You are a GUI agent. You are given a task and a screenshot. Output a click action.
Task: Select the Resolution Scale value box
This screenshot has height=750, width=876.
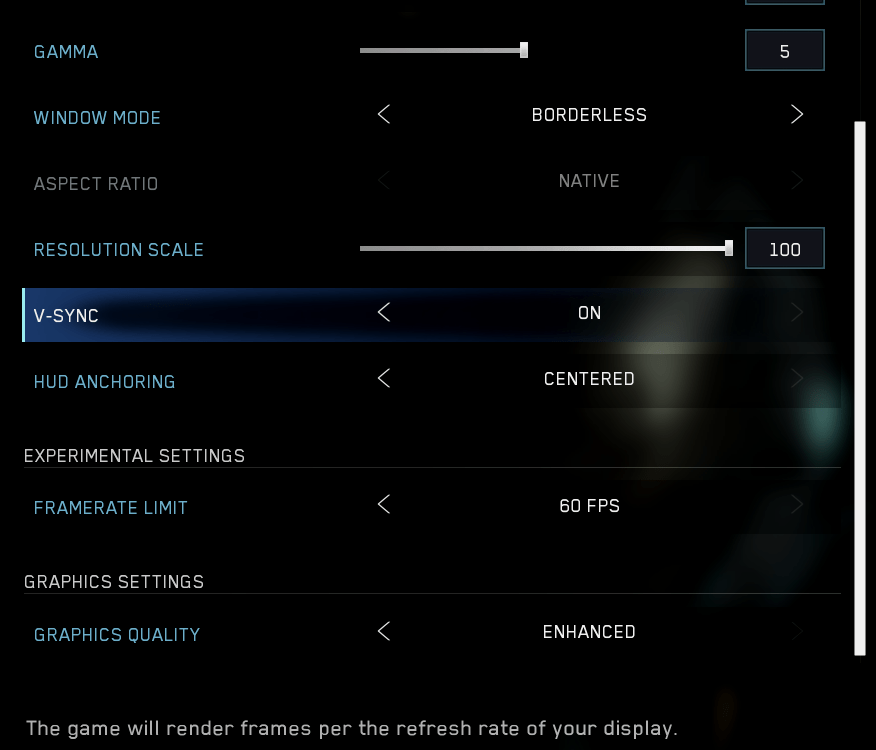pos(784,249)
